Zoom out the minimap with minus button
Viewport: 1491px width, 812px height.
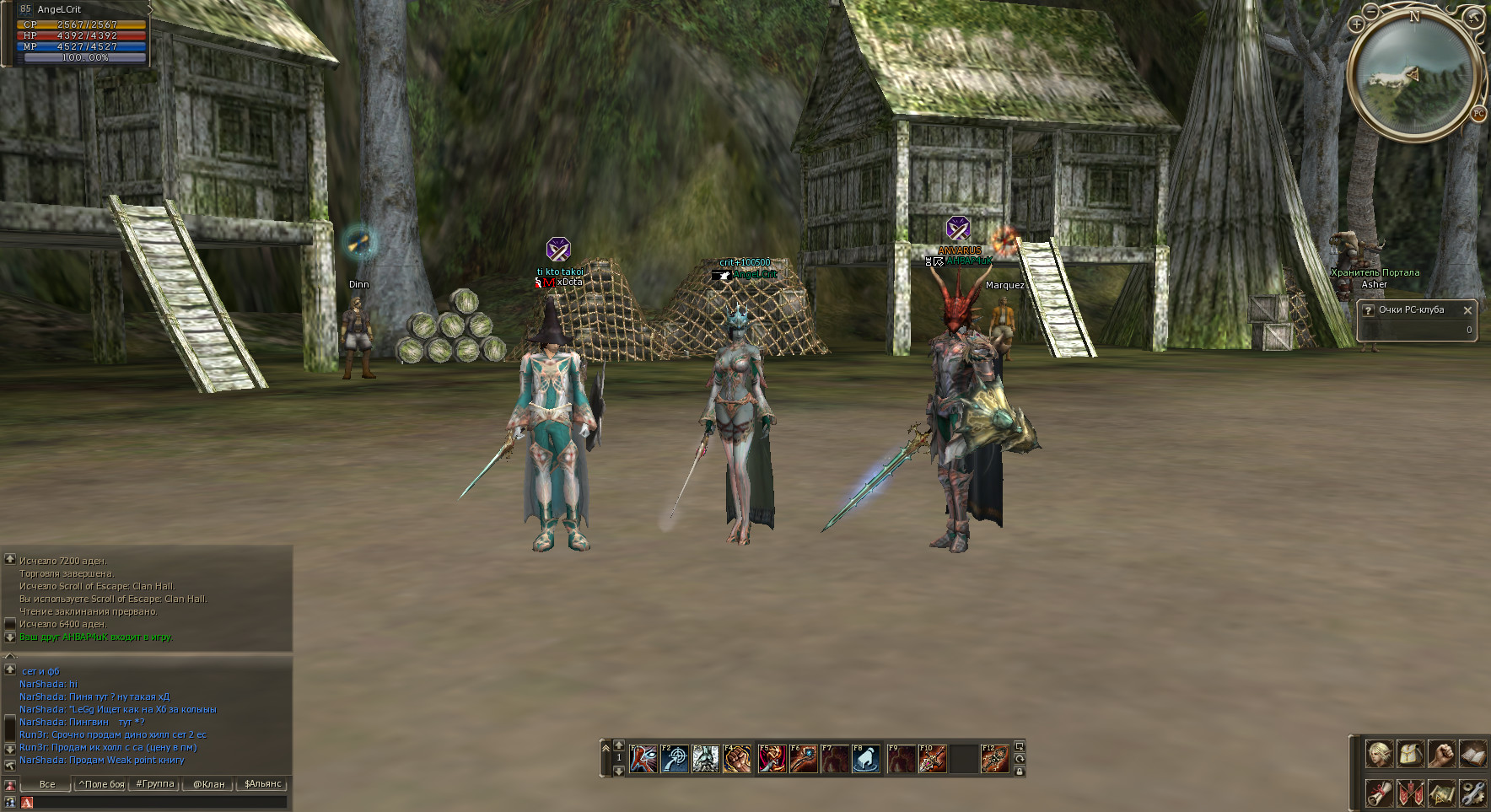tap(1371, 11)
